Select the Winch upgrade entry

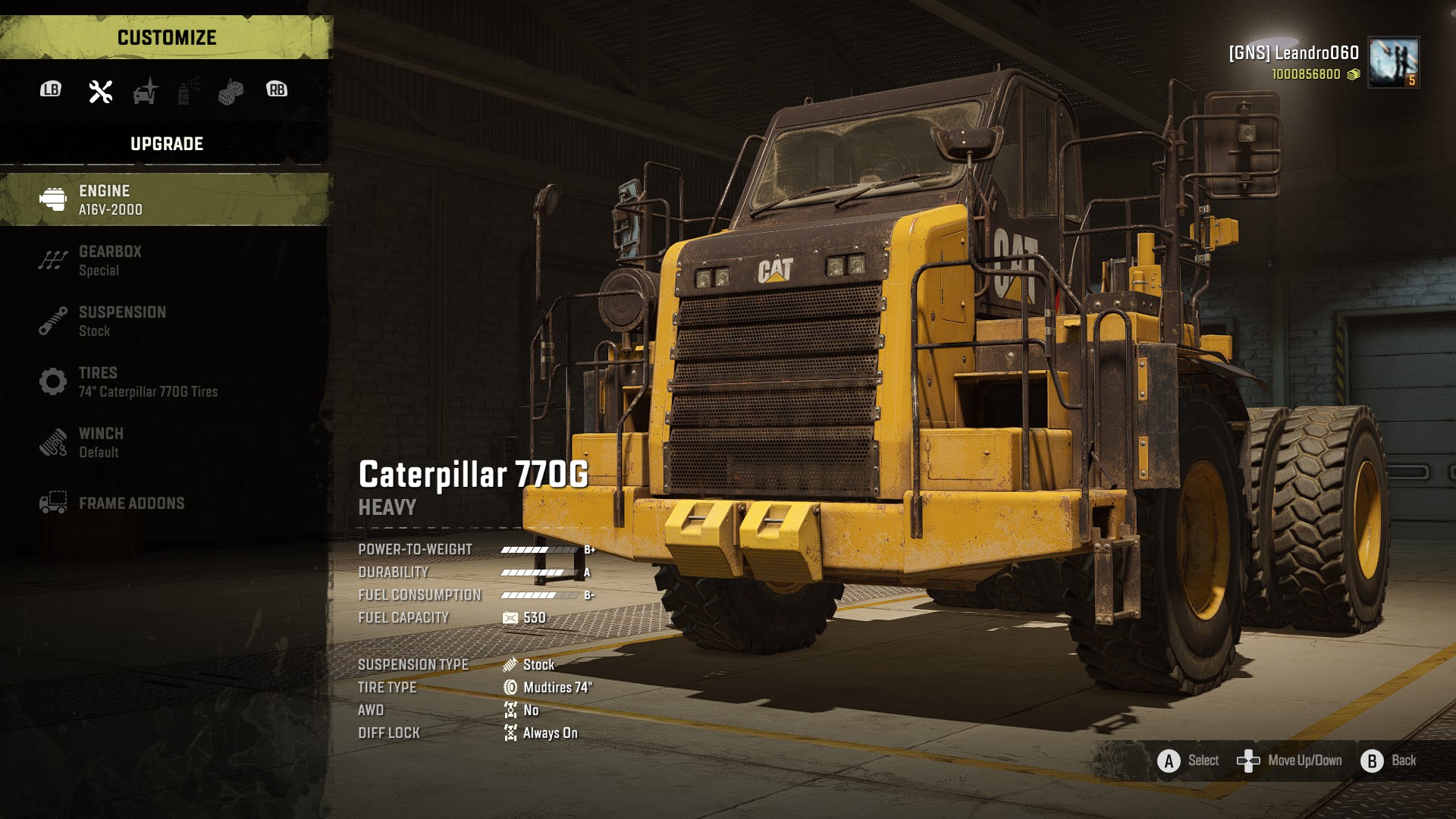pyautogui.click(x=165, y=442)
